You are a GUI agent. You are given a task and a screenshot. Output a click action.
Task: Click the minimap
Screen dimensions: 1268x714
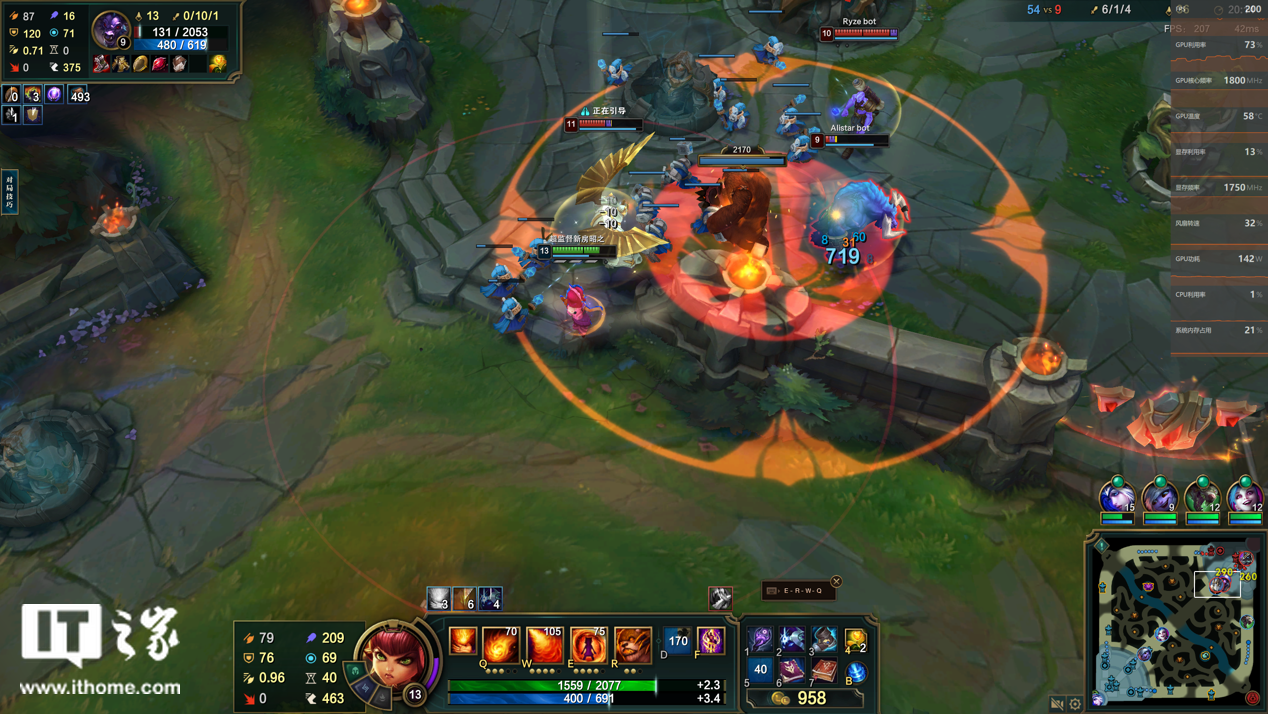[x=1176, y=622]
